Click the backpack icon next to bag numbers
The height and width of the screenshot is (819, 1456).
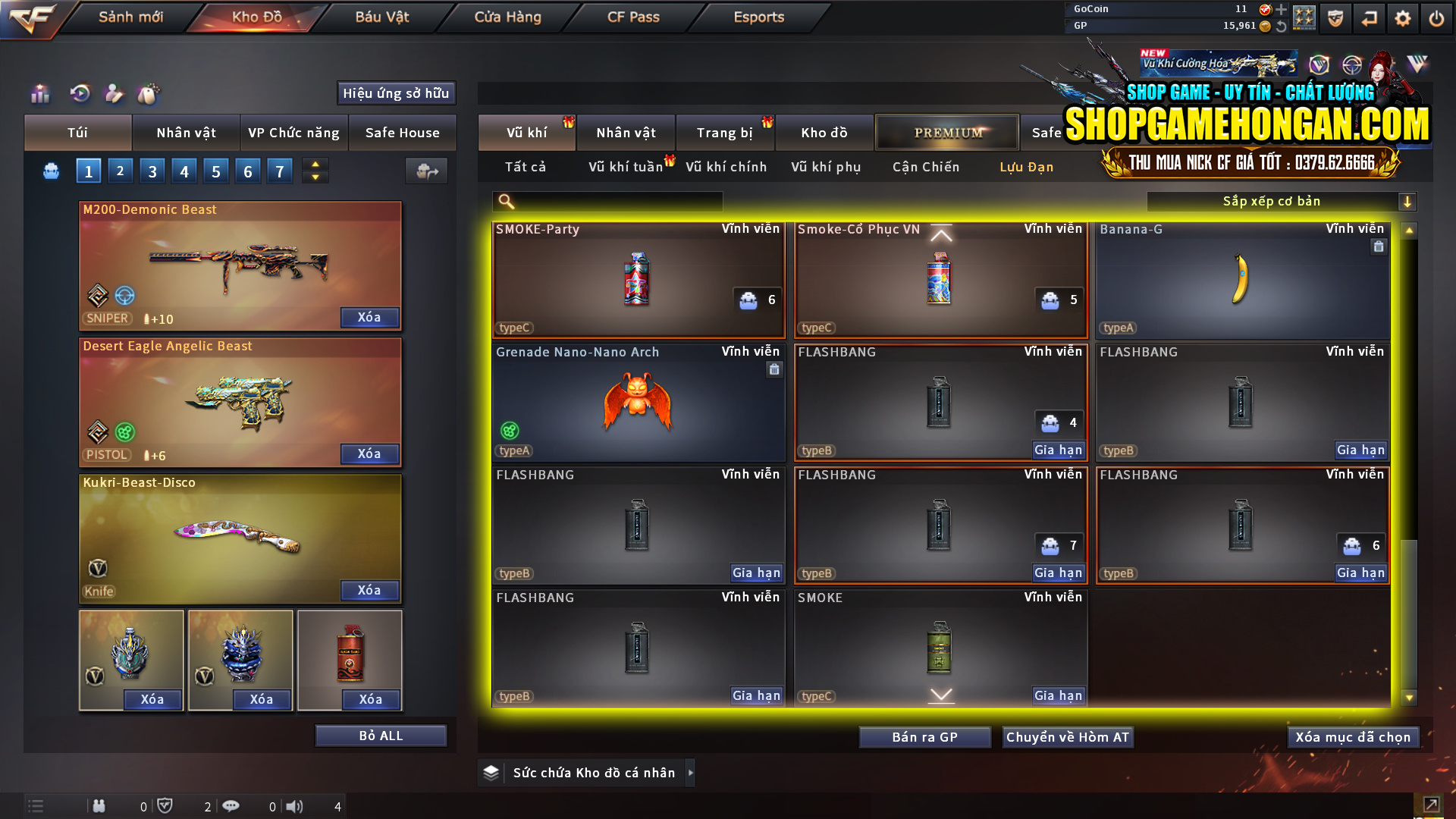(x=50, y=171)
